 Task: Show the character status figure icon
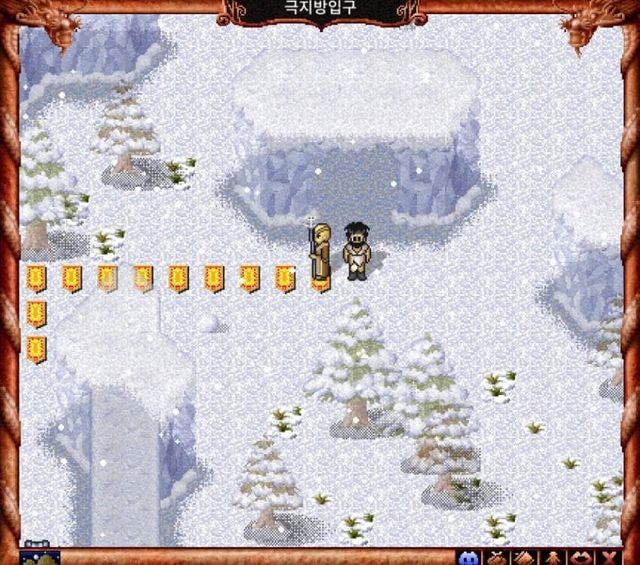[x=551, y=556]
